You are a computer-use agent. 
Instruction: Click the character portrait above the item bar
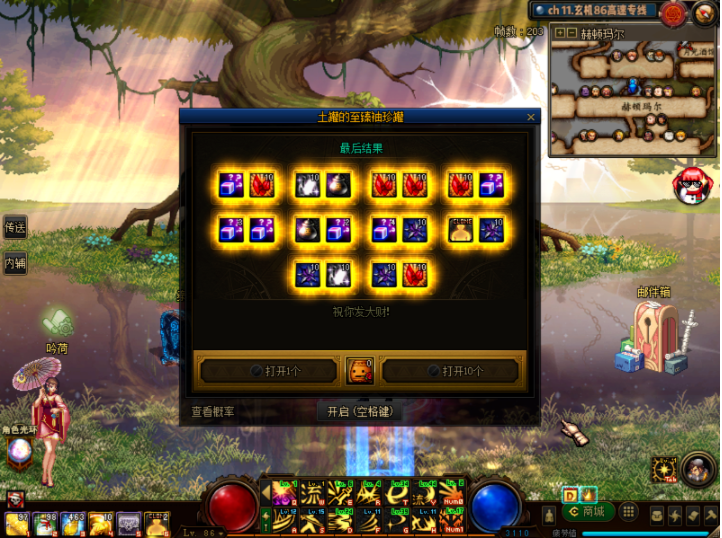coord(16,499)
